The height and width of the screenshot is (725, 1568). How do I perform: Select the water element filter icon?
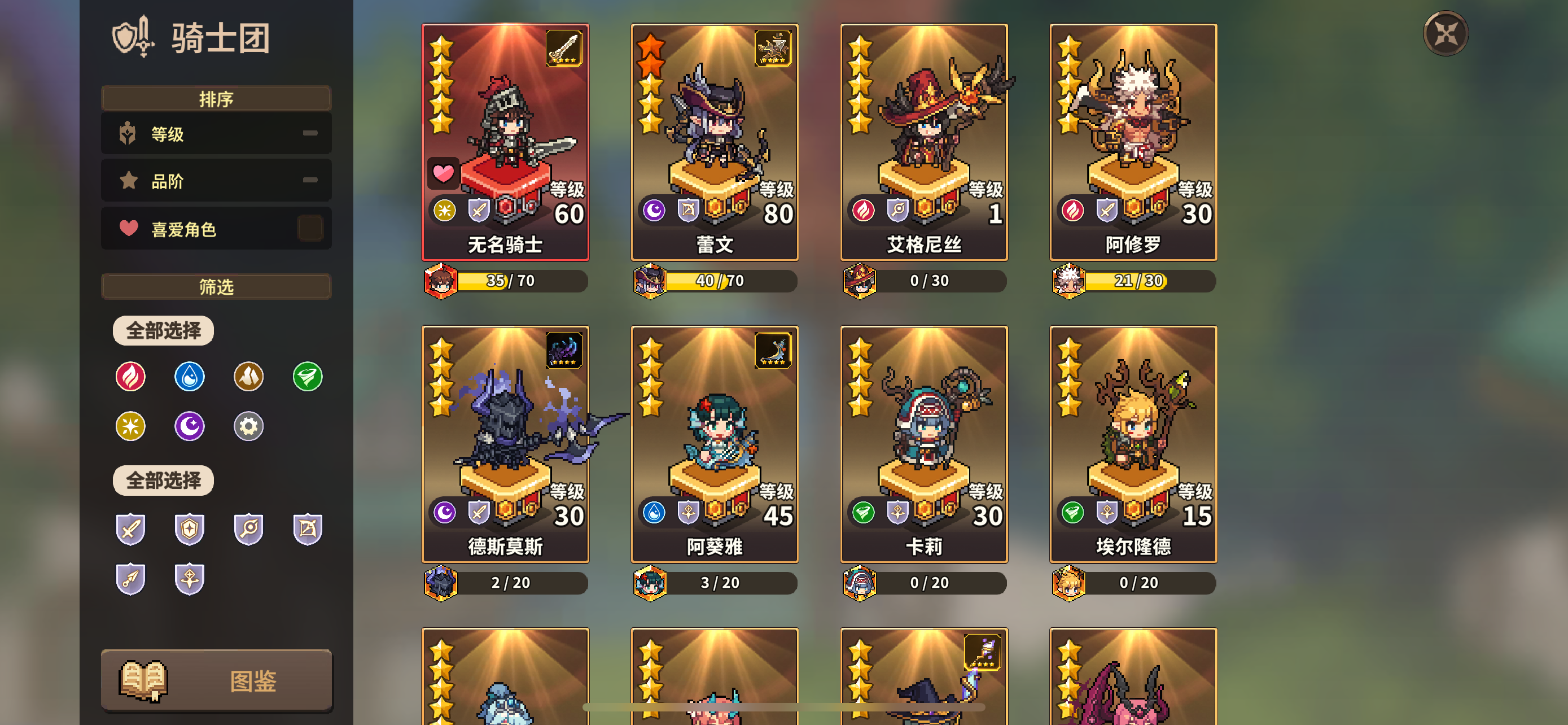[189, 376]
